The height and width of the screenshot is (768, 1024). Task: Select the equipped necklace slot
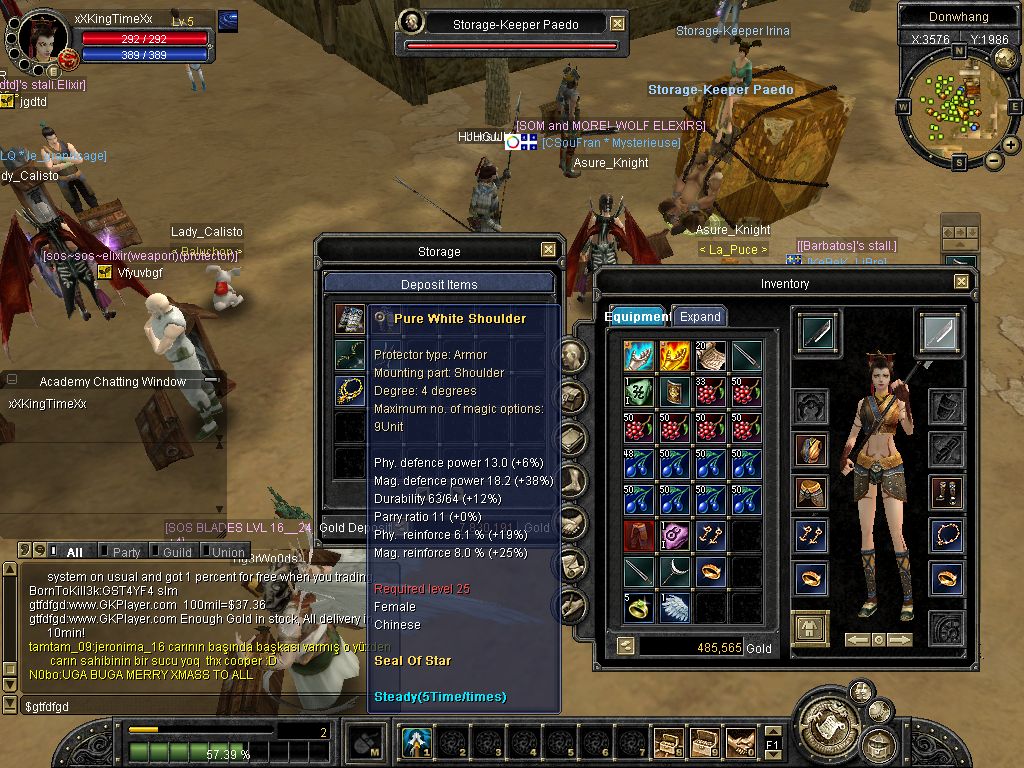pos(945,536)
